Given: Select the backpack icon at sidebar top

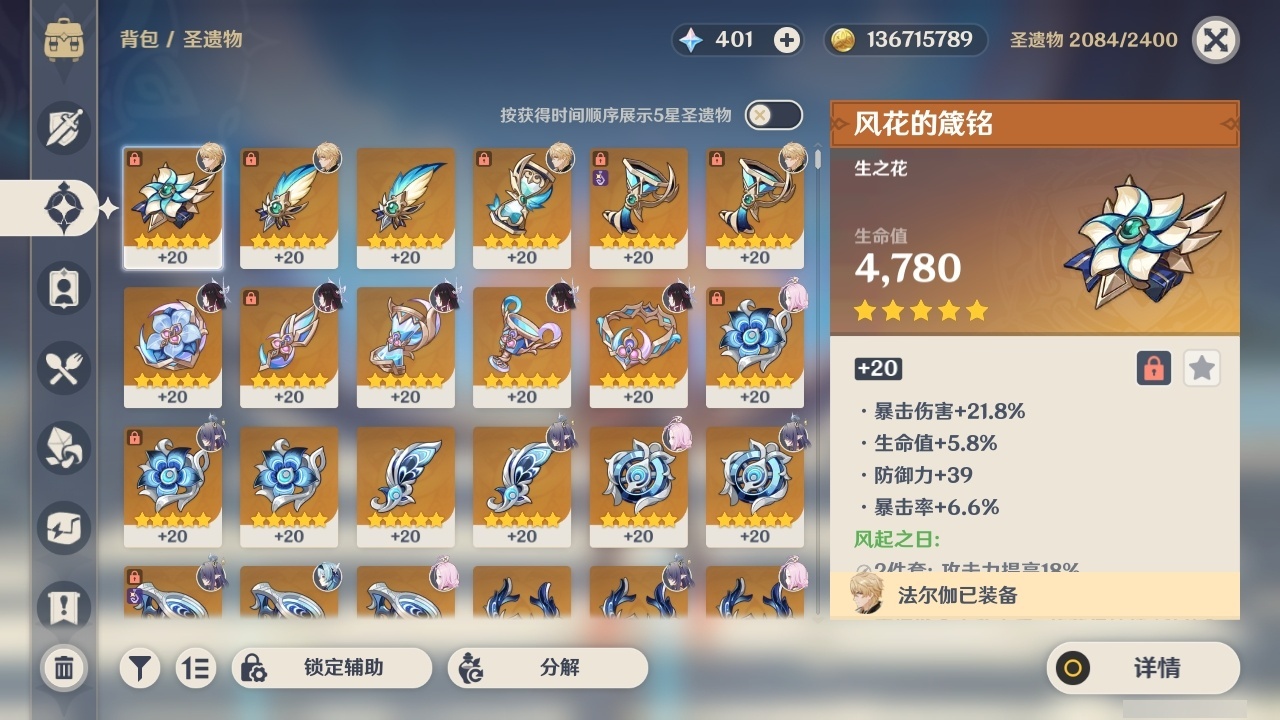Looking at the screenshot, I should [x=64, y=40].
